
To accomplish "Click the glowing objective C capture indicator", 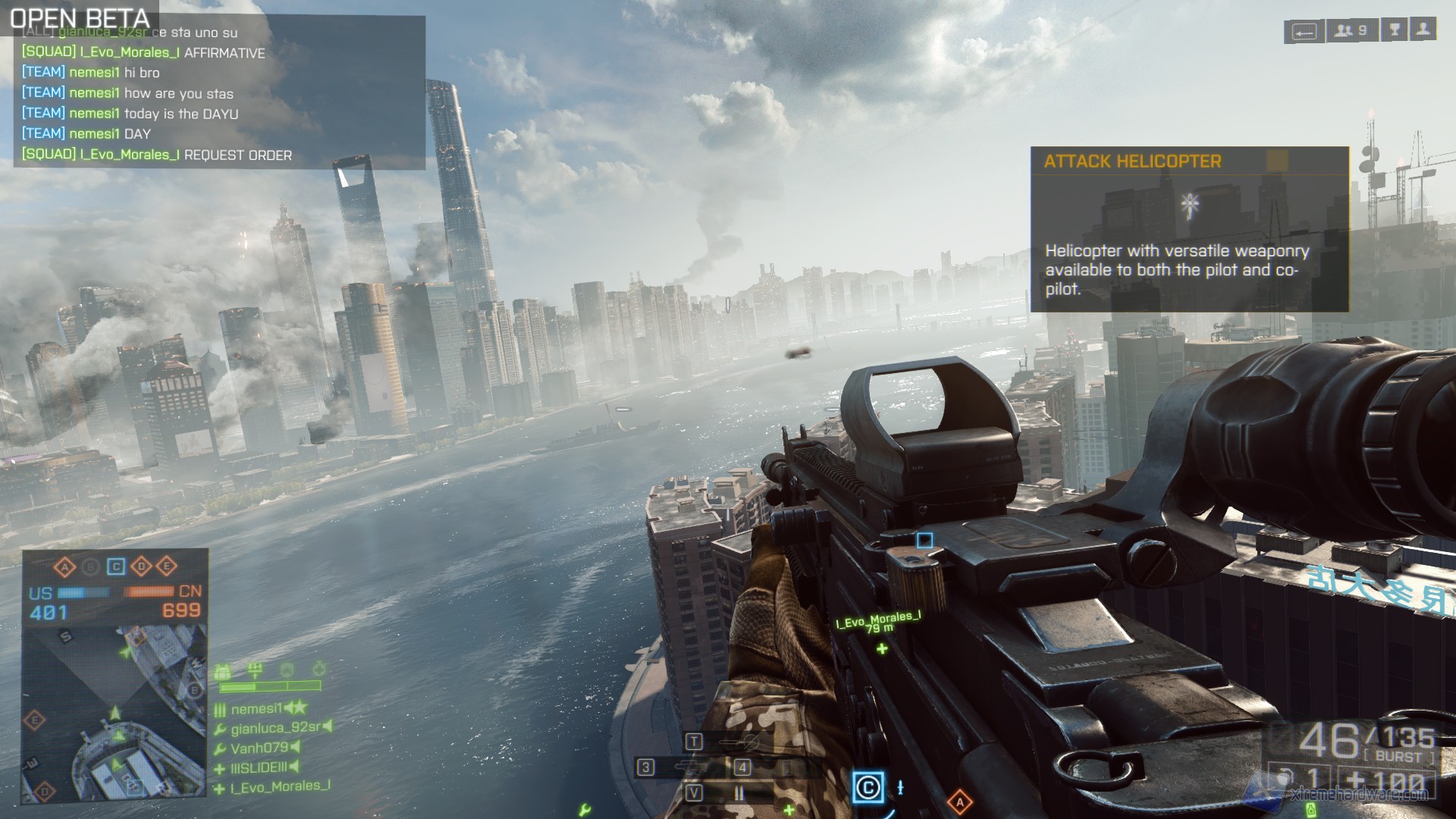I will point(868,787).
